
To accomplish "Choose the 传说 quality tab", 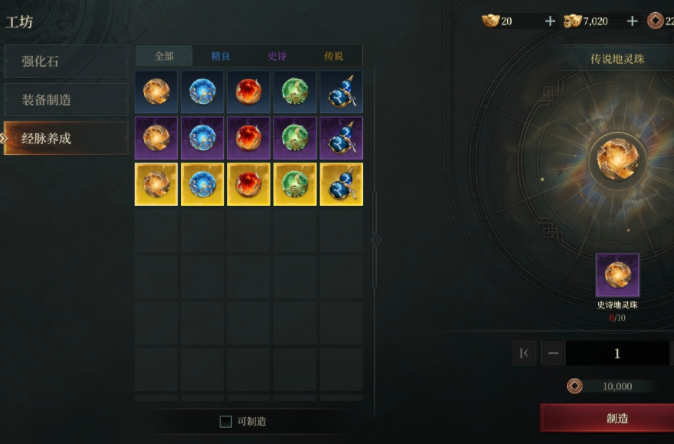I will coord(334,56).
